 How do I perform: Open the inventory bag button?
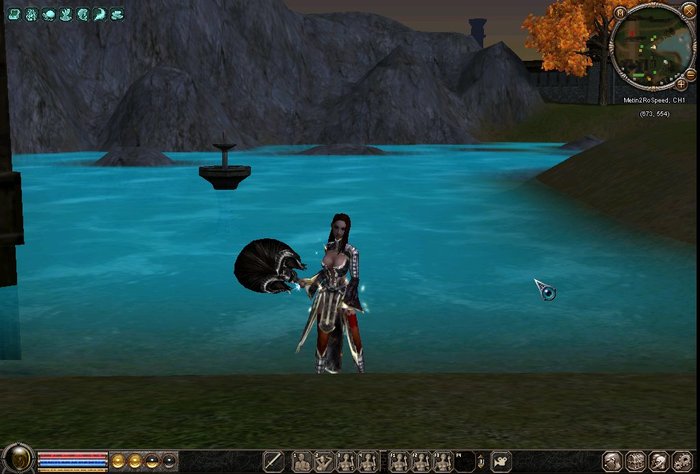coord(635,461)
